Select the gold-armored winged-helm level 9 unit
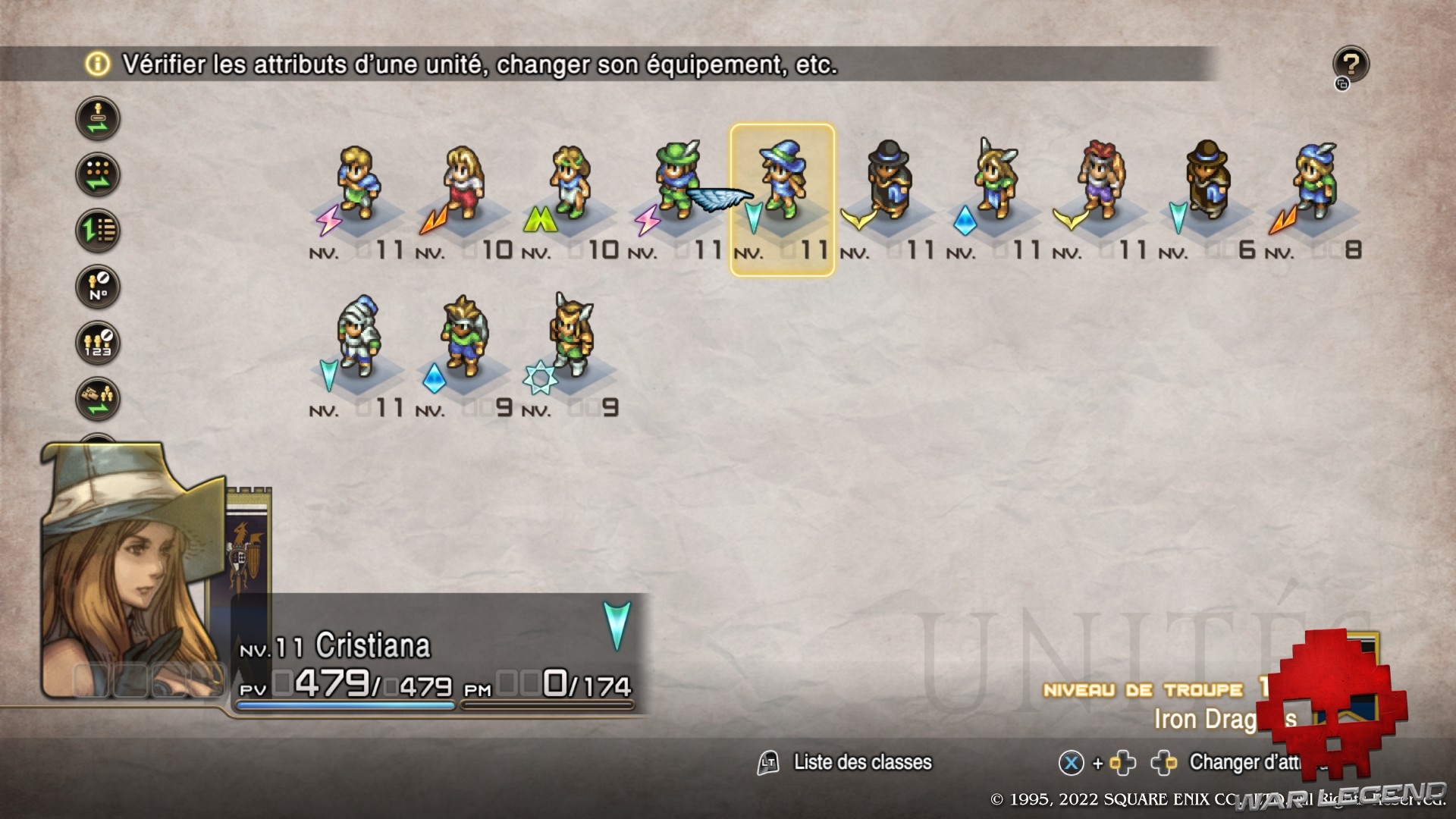Screen dimensions: 1456x819 (x=570, y=337)
